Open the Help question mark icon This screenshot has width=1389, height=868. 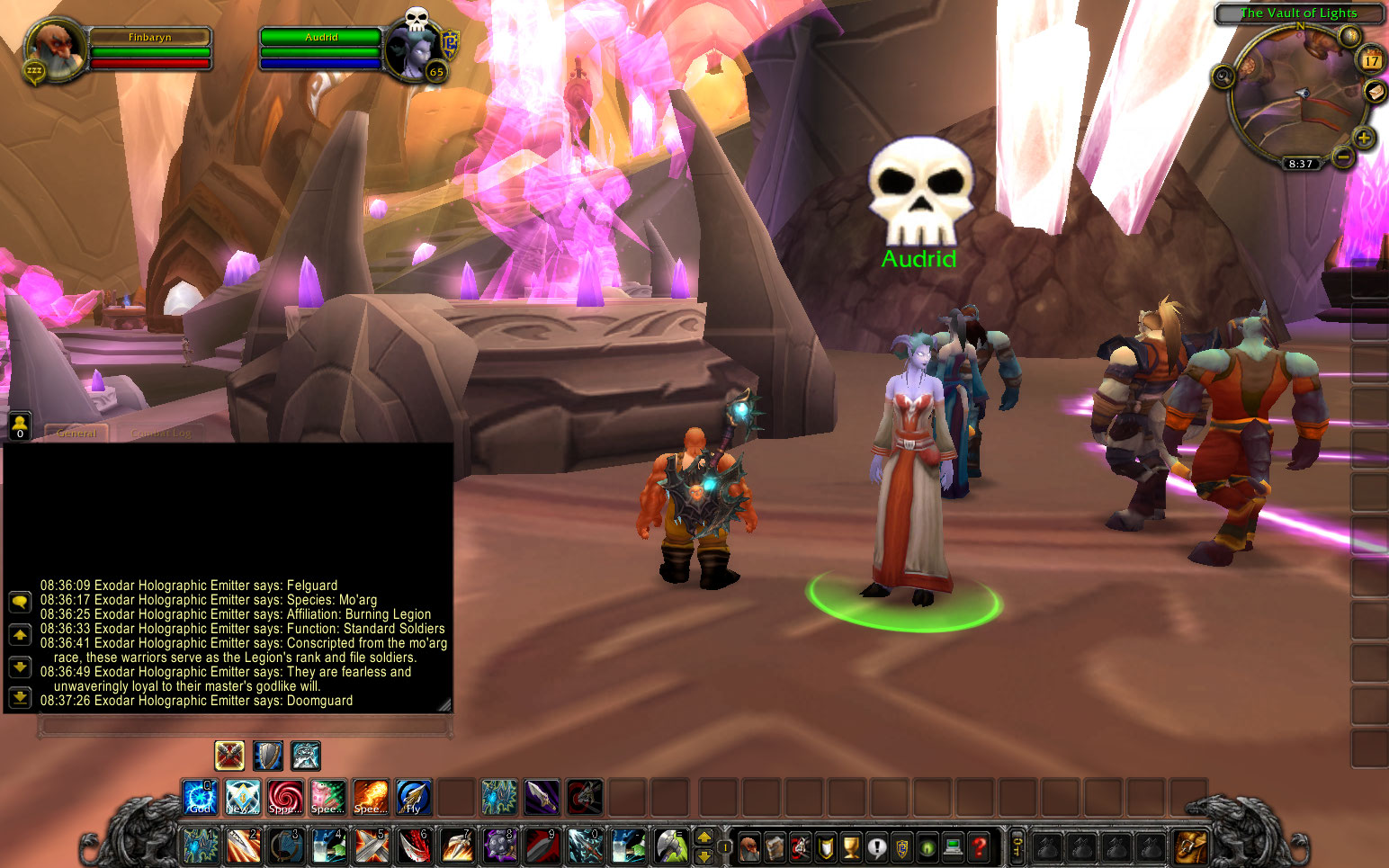click(977, 848)
